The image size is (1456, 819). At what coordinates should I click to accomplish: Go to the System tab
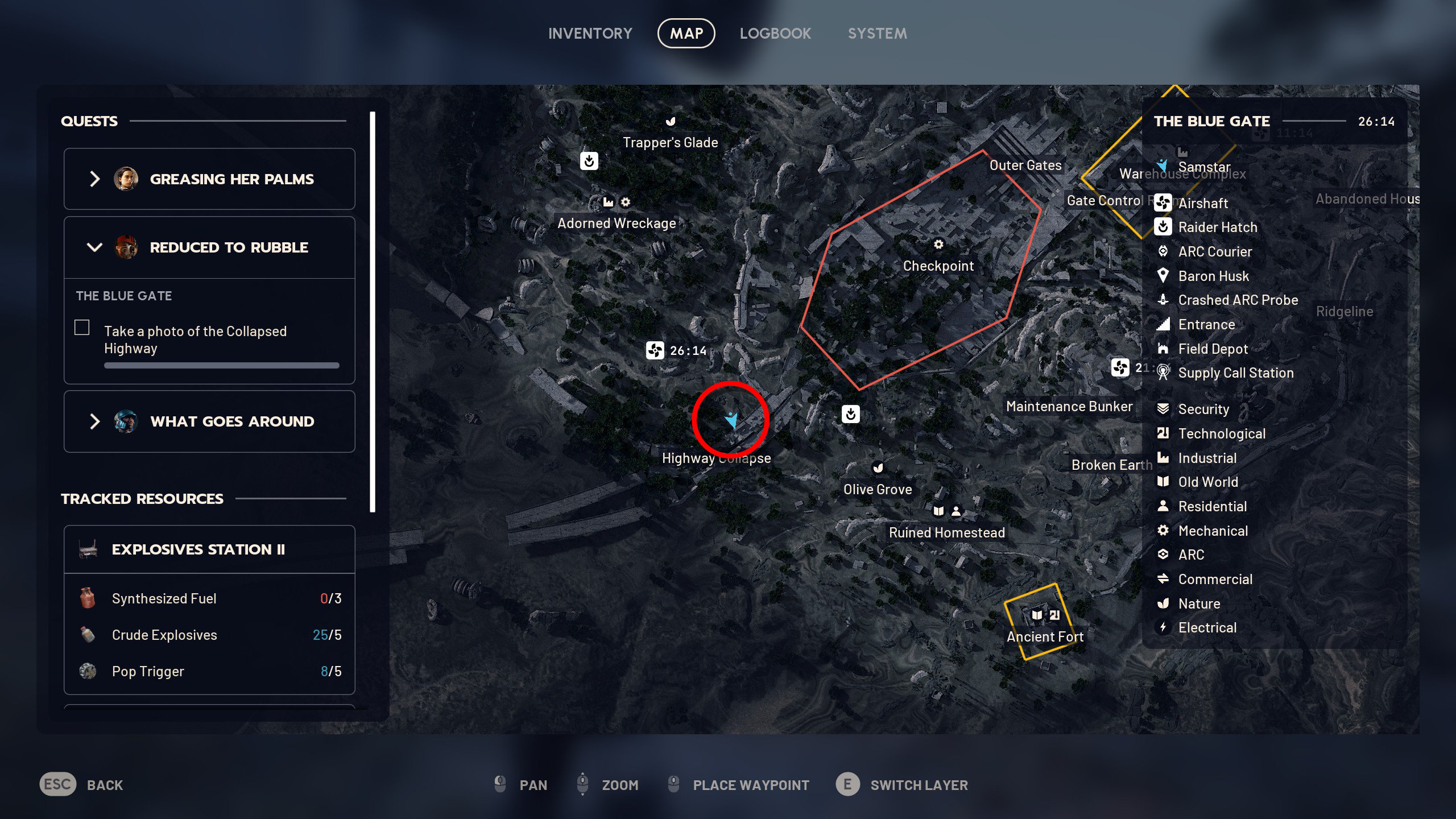pos(877,34)
